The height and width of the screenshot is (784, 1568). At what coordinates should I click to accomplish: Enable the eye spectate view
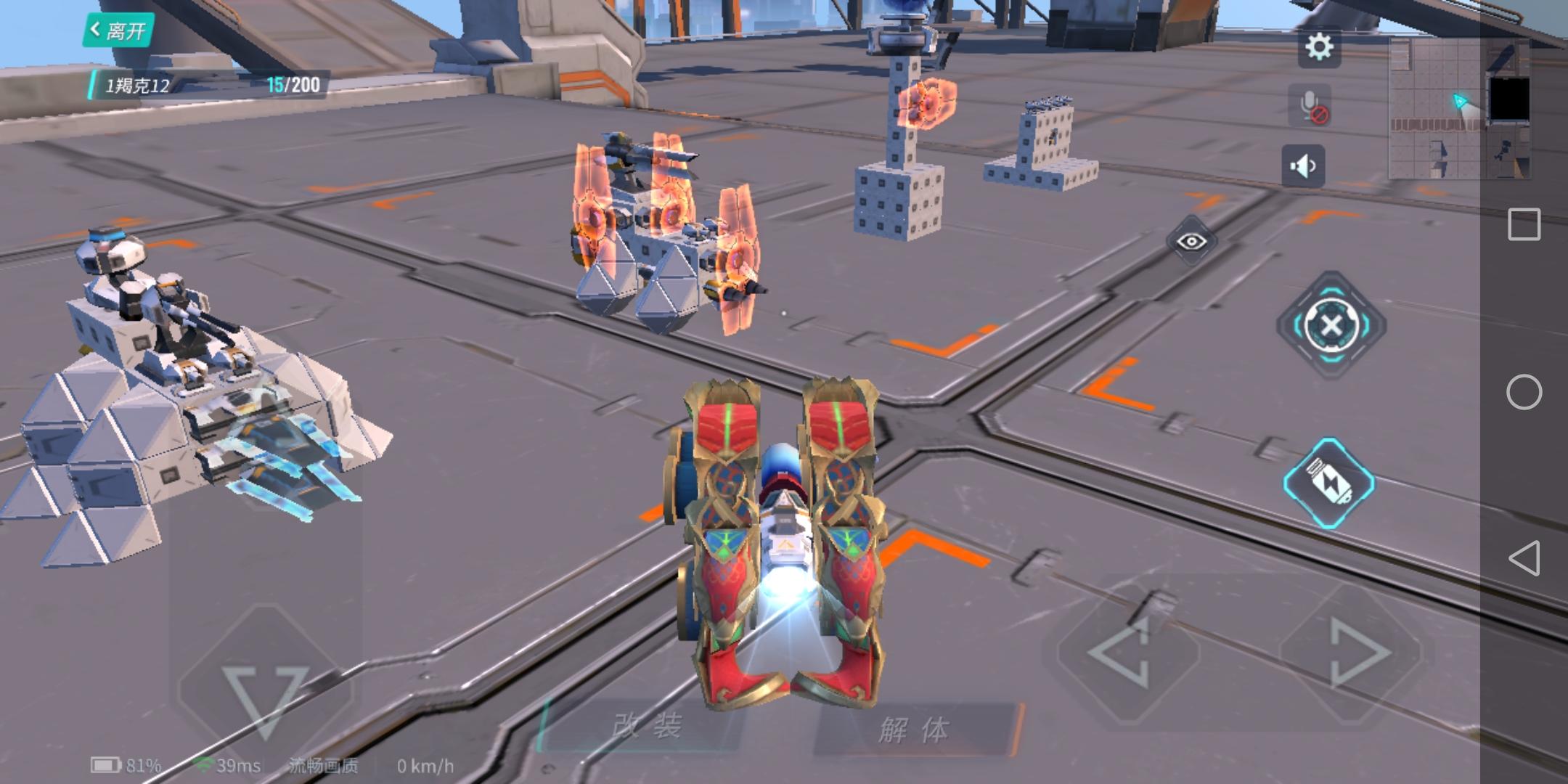click(x=1191, y=241)
